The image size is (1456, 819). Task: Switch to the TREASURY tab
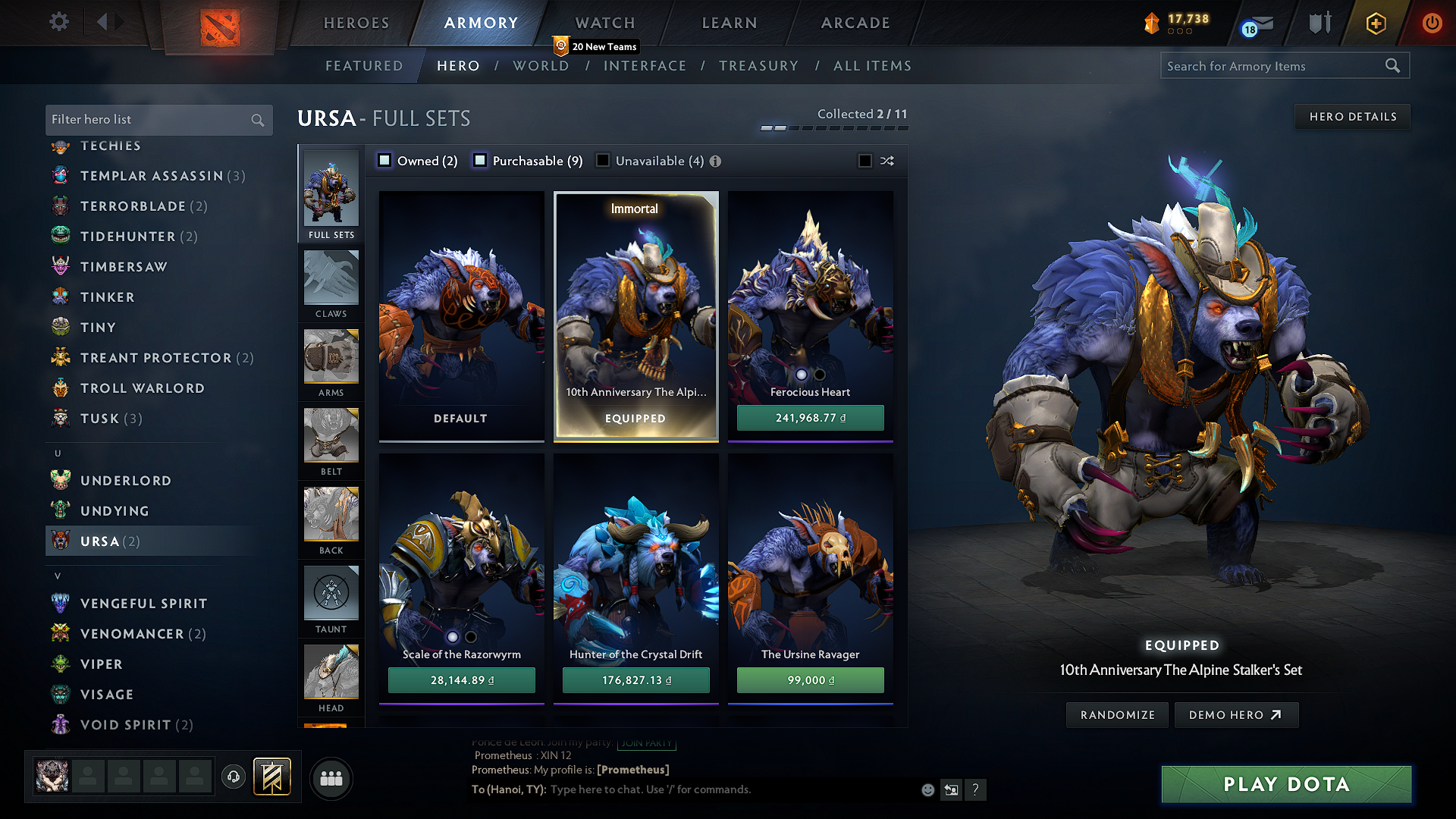[759, 66]
